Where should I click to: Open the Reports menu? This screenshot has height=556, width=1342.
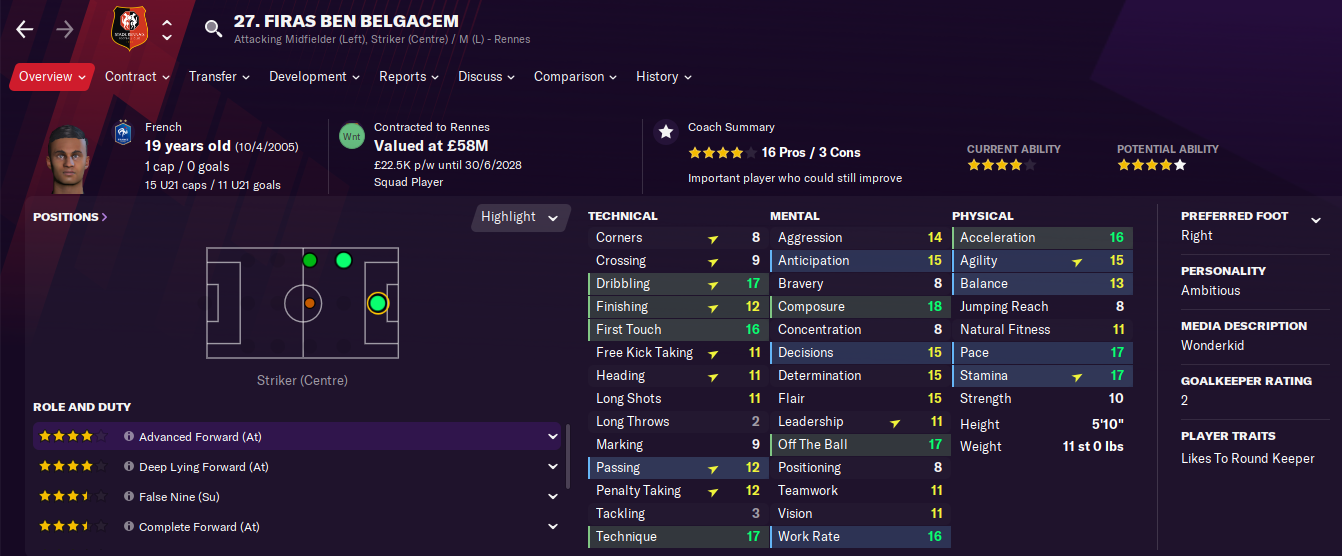[x=408, y=77]
